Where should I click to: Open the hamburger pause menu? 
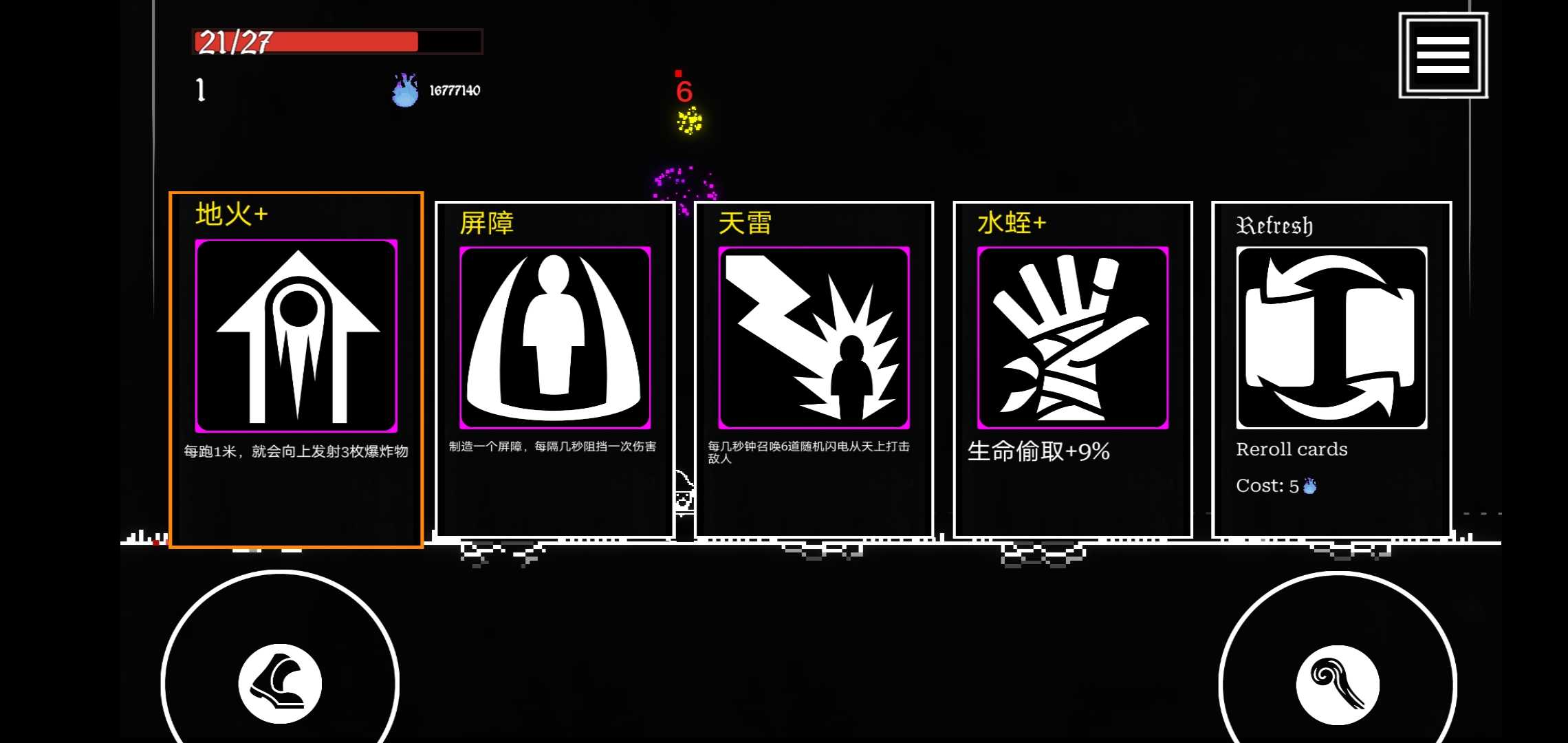point(1442,54)
